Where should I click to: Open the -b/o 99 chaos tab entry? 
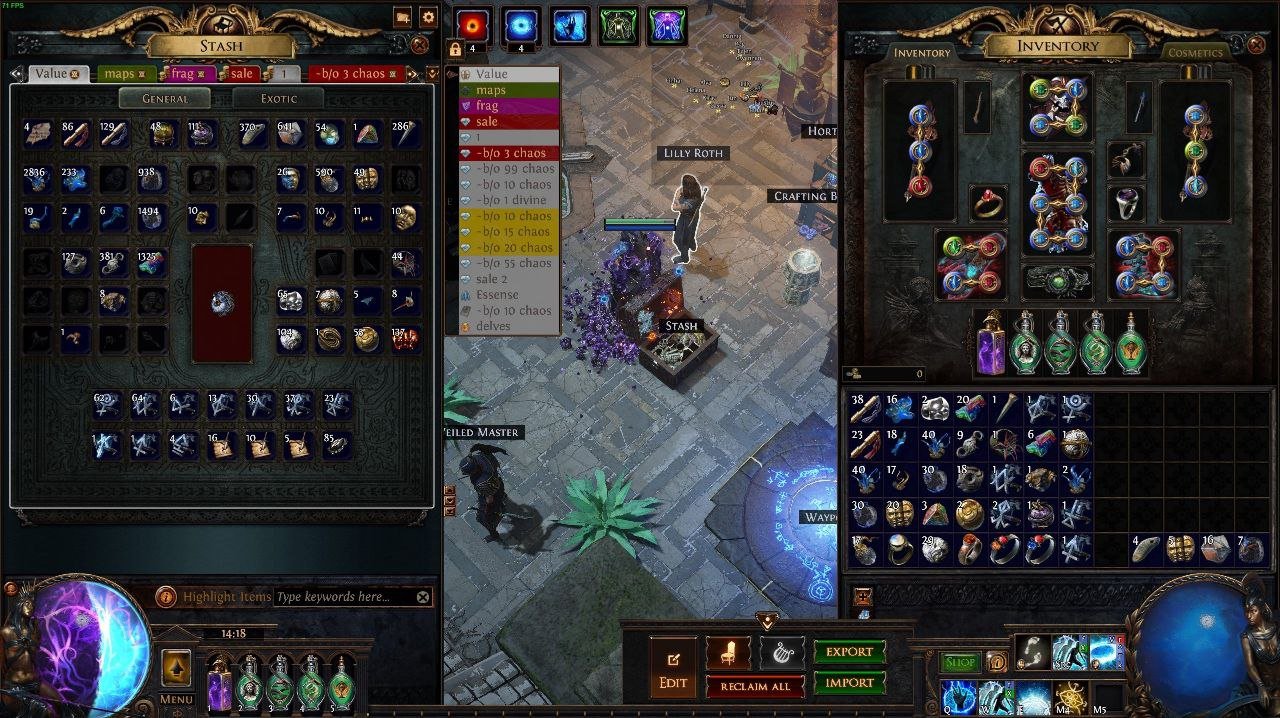[x=514, y=169]
